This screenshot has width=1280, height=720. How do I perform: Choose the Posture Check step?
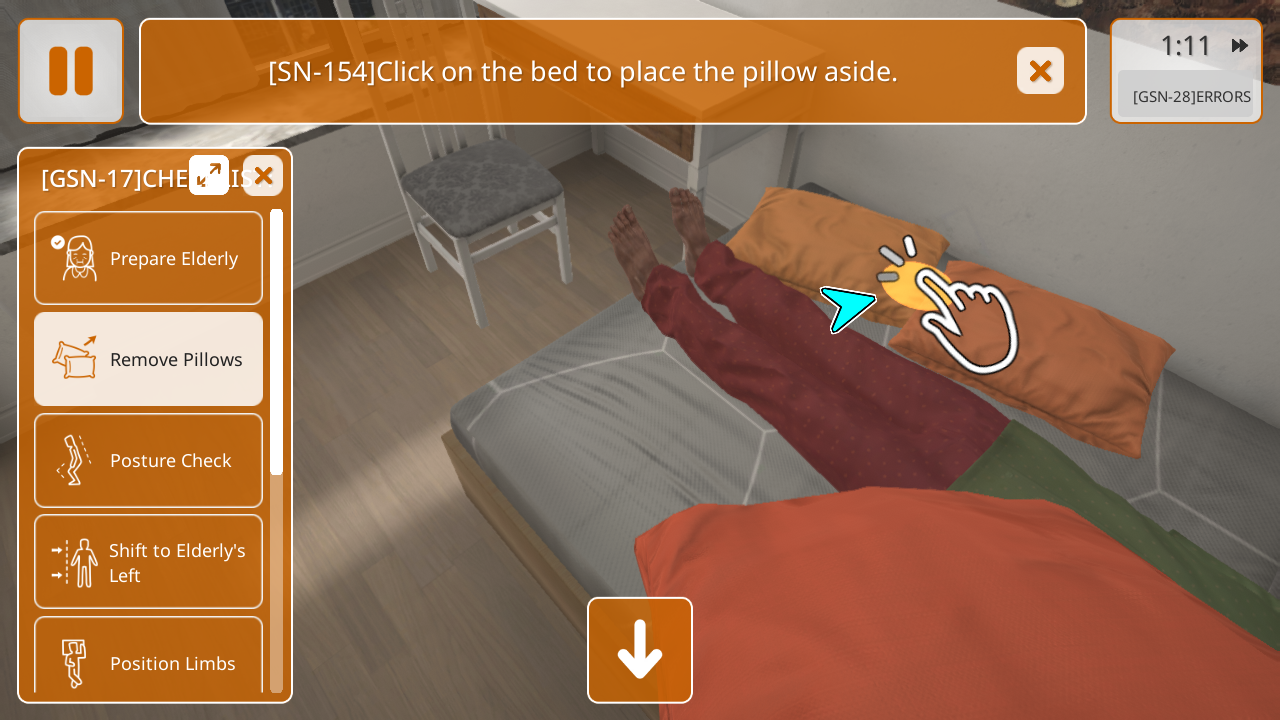tap(149, 460)
